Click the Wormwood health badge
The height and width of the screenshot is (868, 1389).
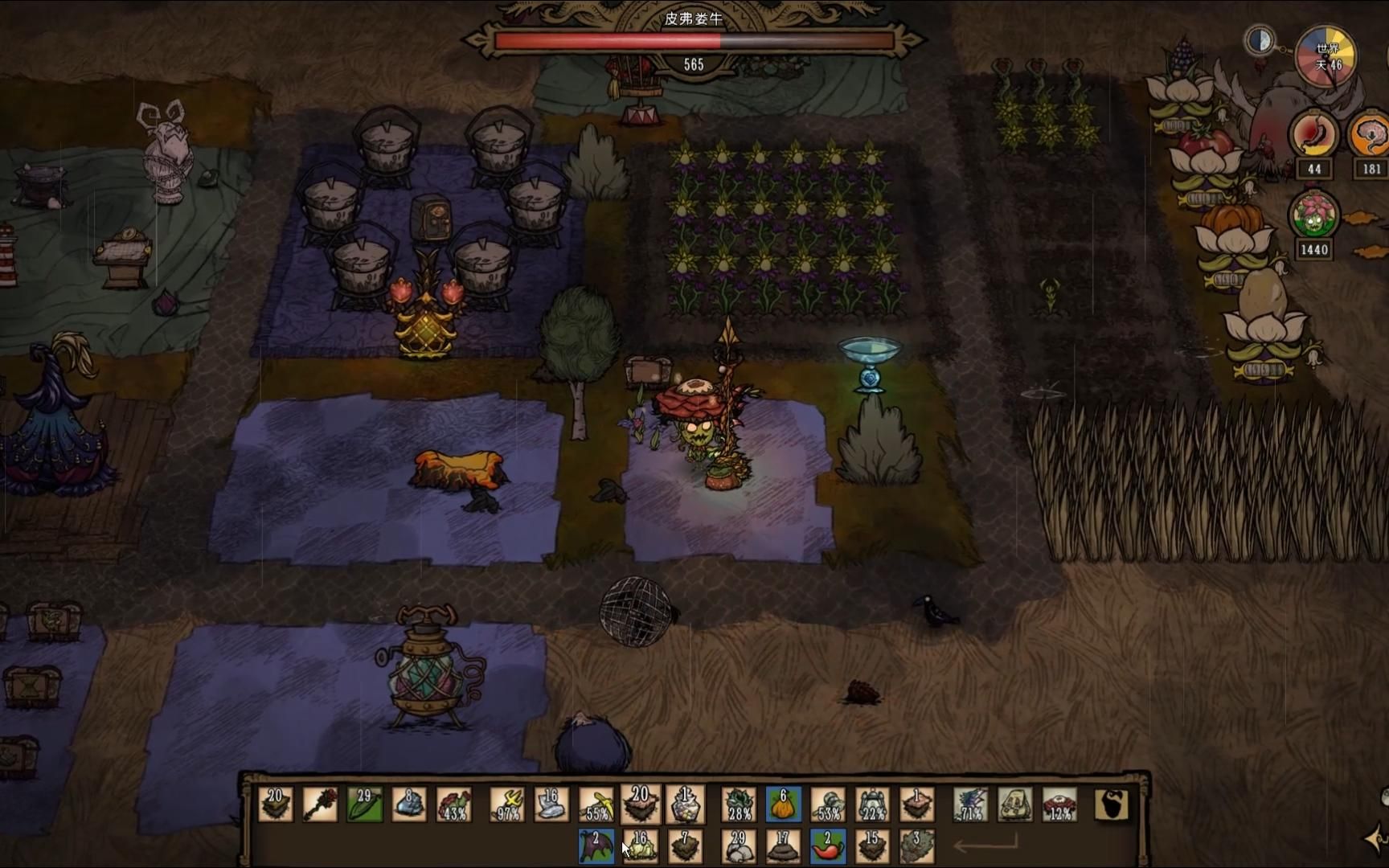1314,216
